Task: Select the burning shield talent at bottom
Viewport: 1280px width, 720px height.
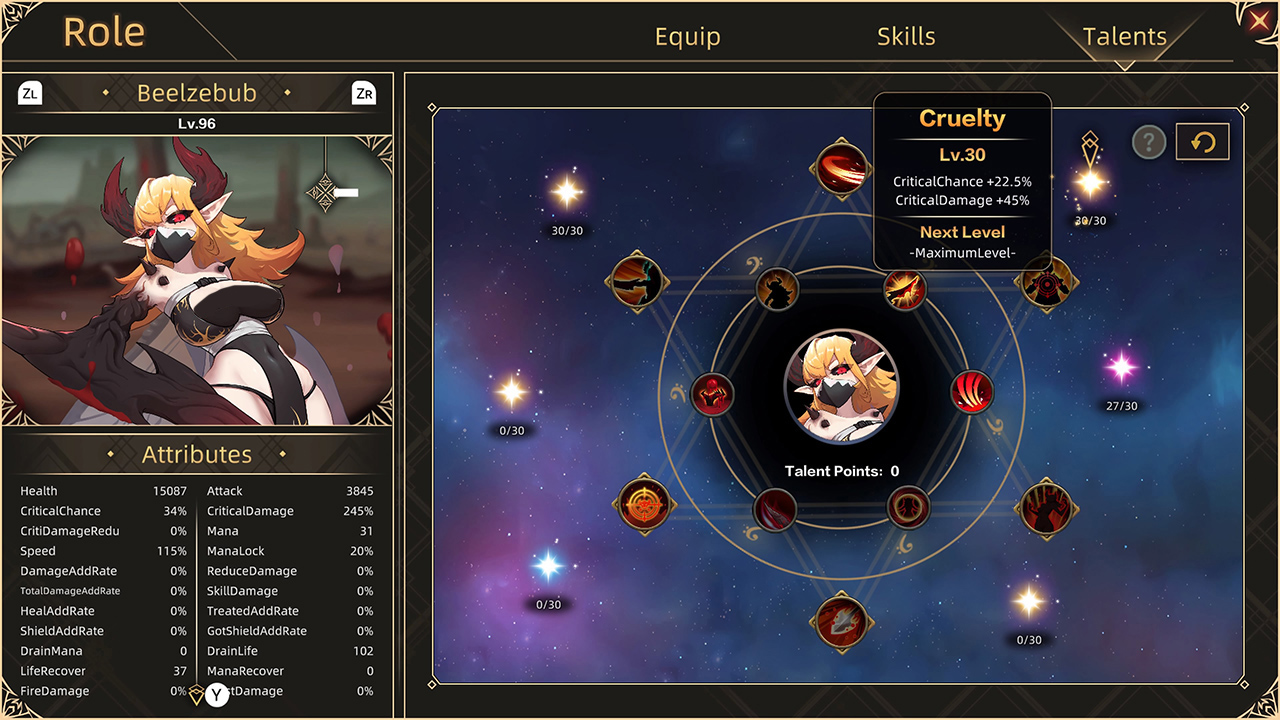Action: pyautogui.click(x=843, y=622)
